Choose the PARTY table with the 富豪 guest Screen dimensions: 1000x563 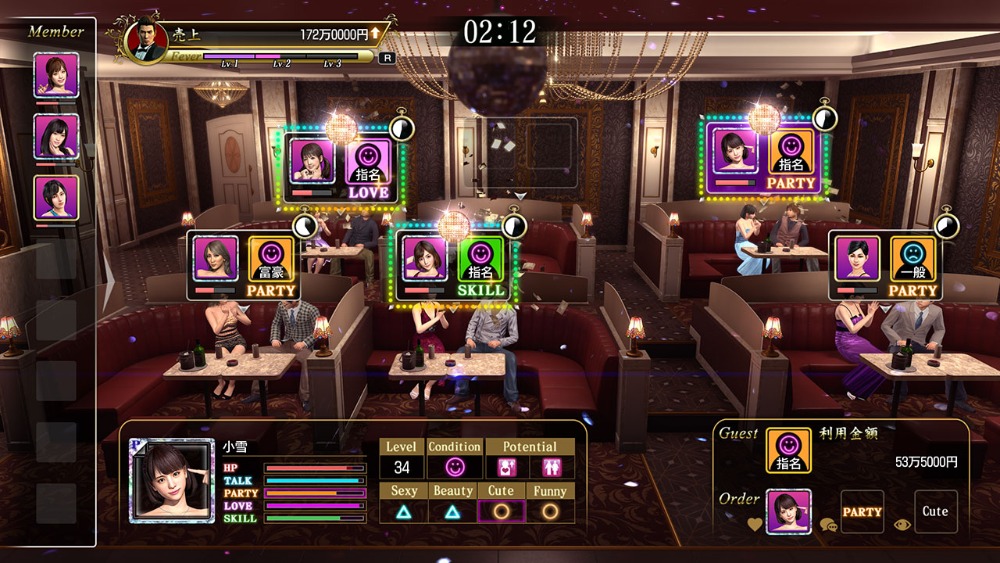point(245,264)
